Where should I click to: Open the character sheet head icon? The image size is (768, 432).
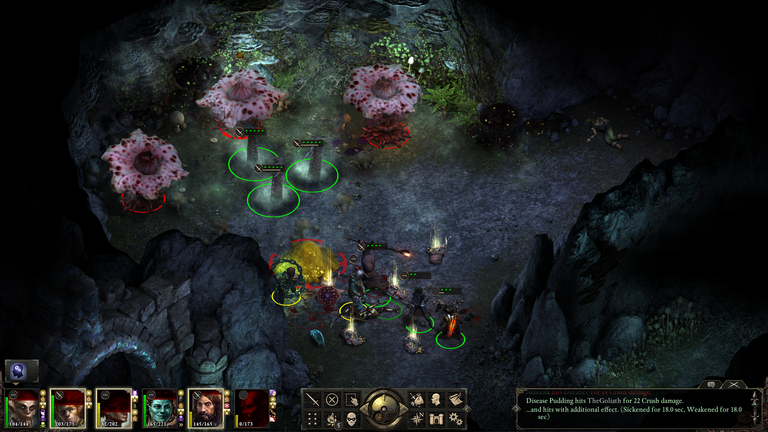[x=436, y=399]
